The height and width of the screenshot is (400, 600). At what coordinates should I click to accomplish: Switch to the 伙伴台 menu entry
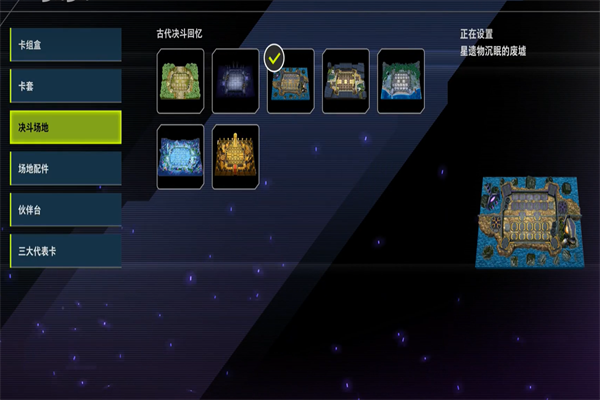(66, 209)
